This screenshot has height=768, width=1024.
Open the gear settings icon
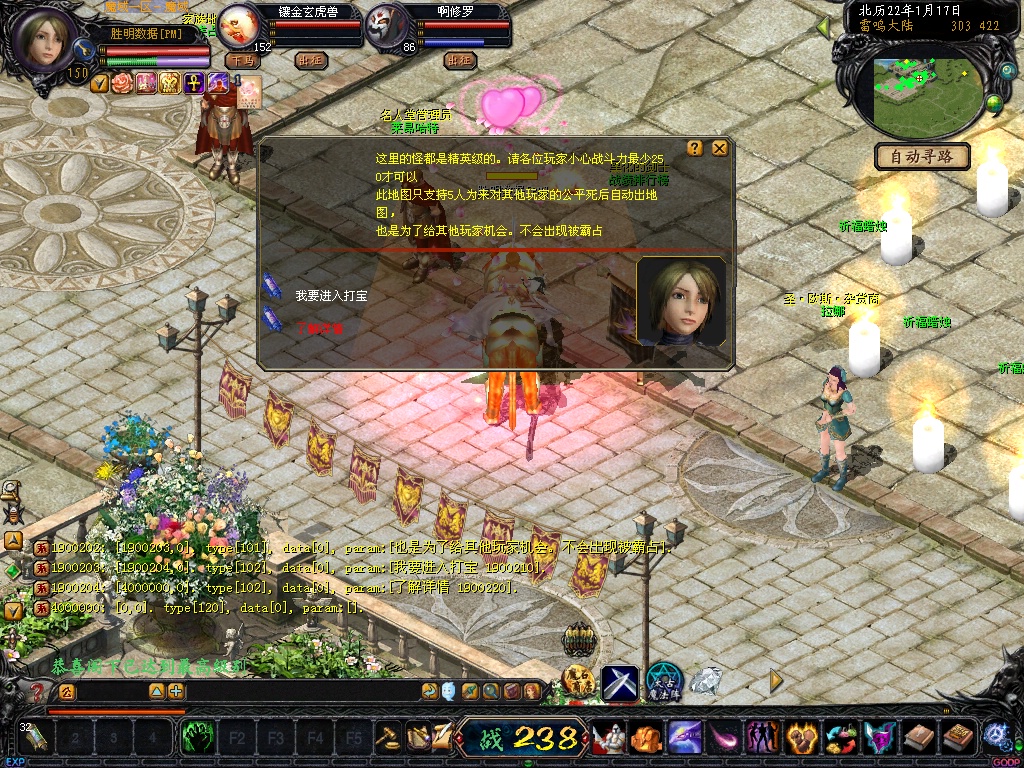(997, 735)
